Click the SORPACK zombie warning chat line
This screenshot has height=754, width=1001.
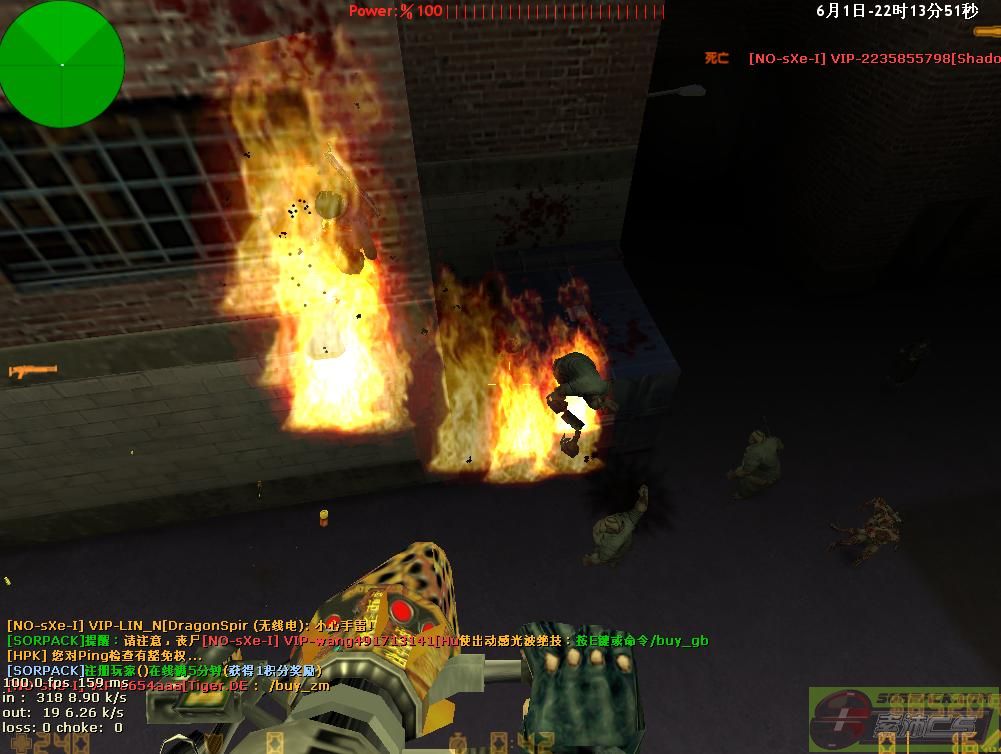[x=357, y=640]
